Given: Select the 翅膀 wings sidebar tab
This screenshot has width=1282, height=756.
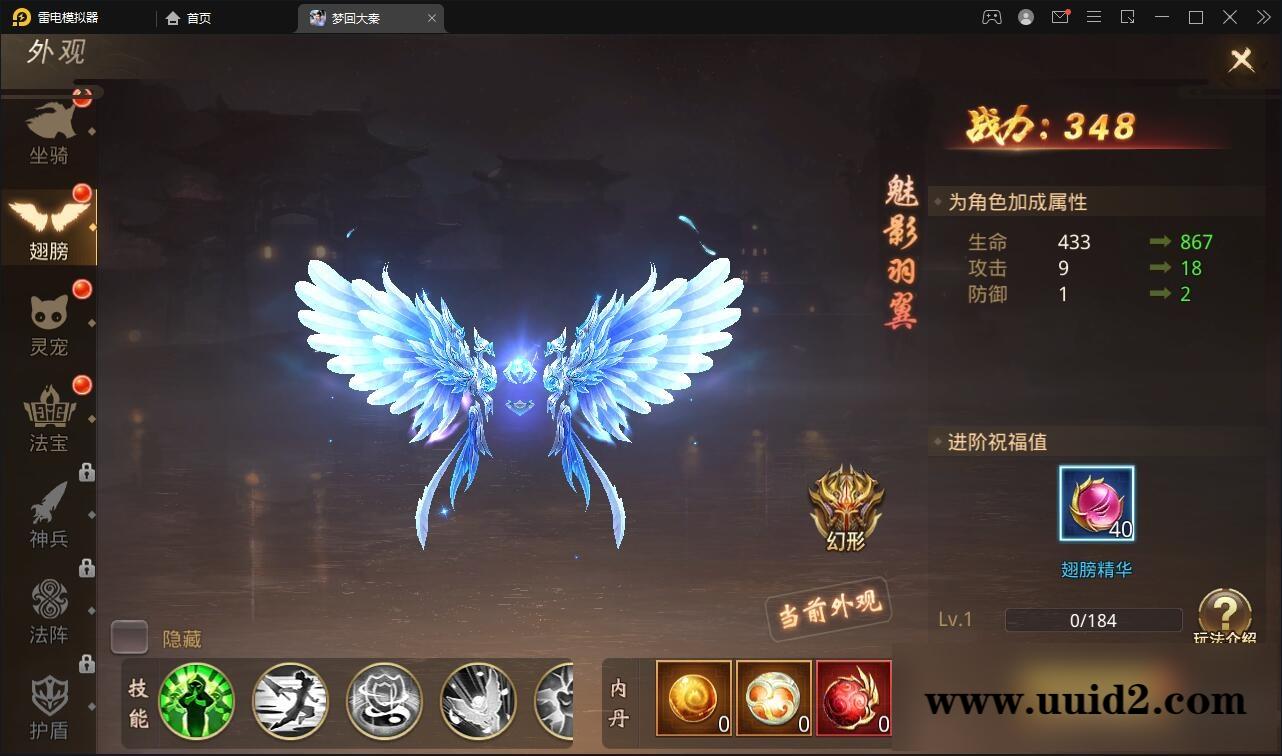Looking at the screenshot, I should [48, 225].
